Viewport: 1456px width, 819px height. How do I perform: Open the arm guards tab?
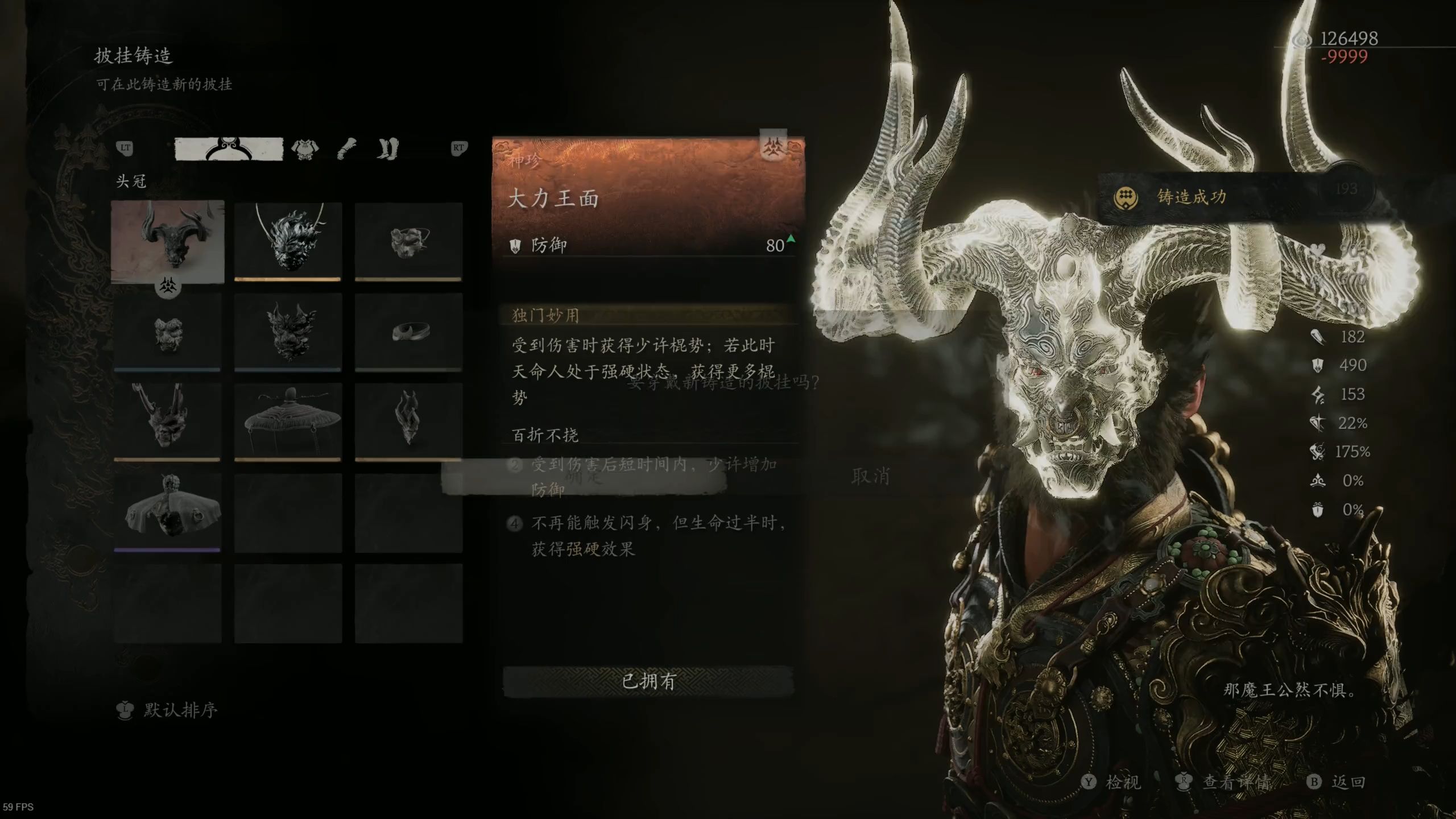tap(347, 149)
